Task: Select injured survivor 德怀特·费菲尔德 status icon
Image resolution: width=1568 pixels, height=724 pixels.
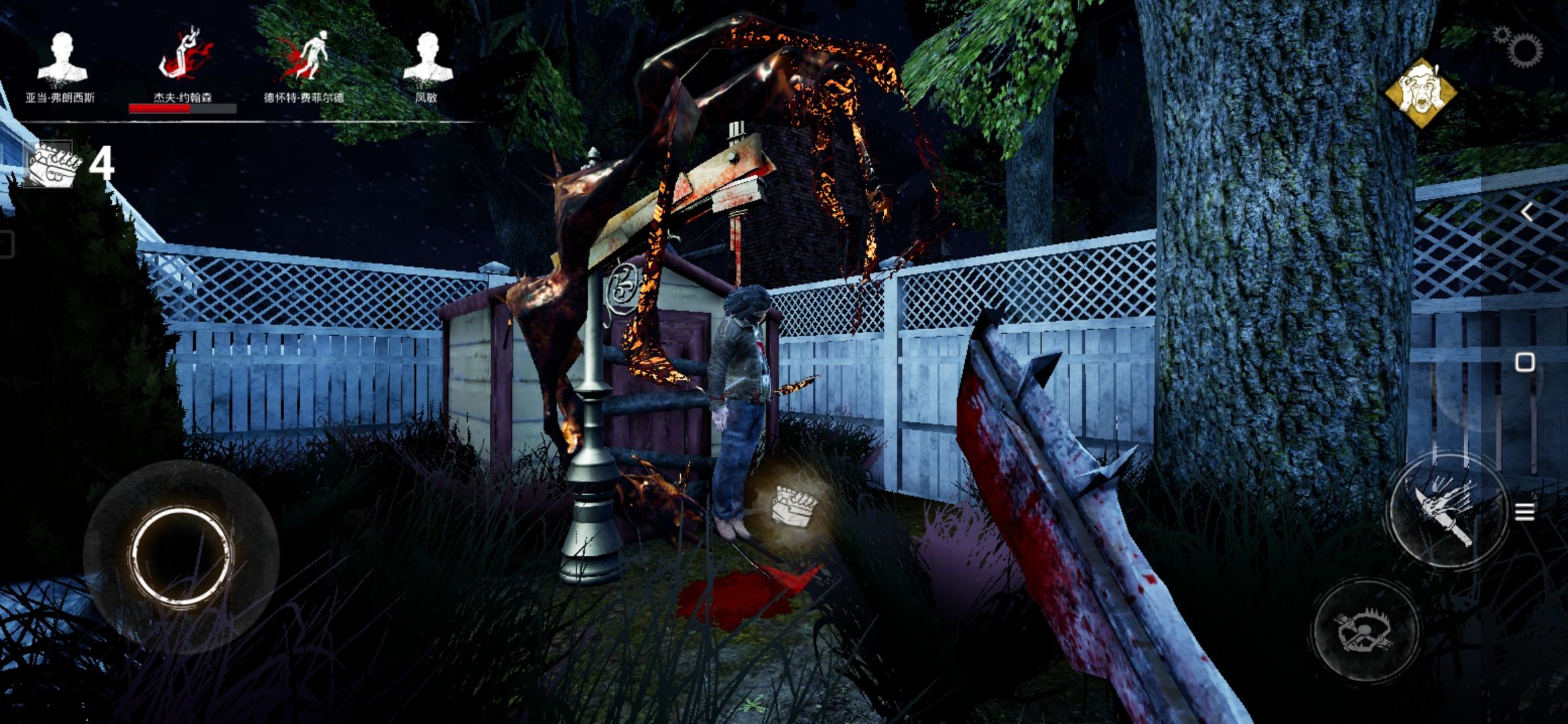Action: click(x=306, y=57)
